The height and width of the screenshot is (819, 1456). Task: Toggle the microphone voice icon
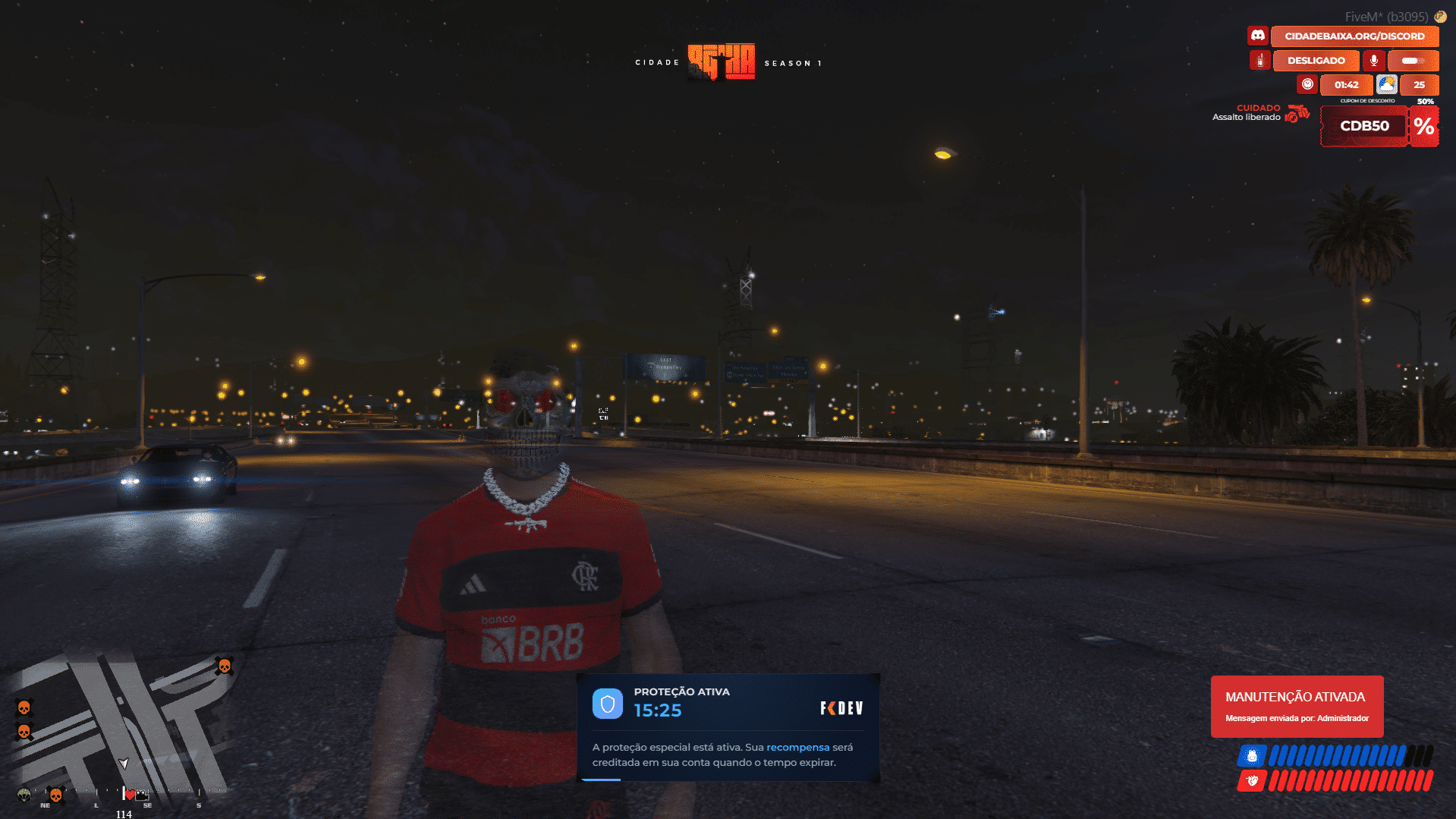(x=1373, y=60)
